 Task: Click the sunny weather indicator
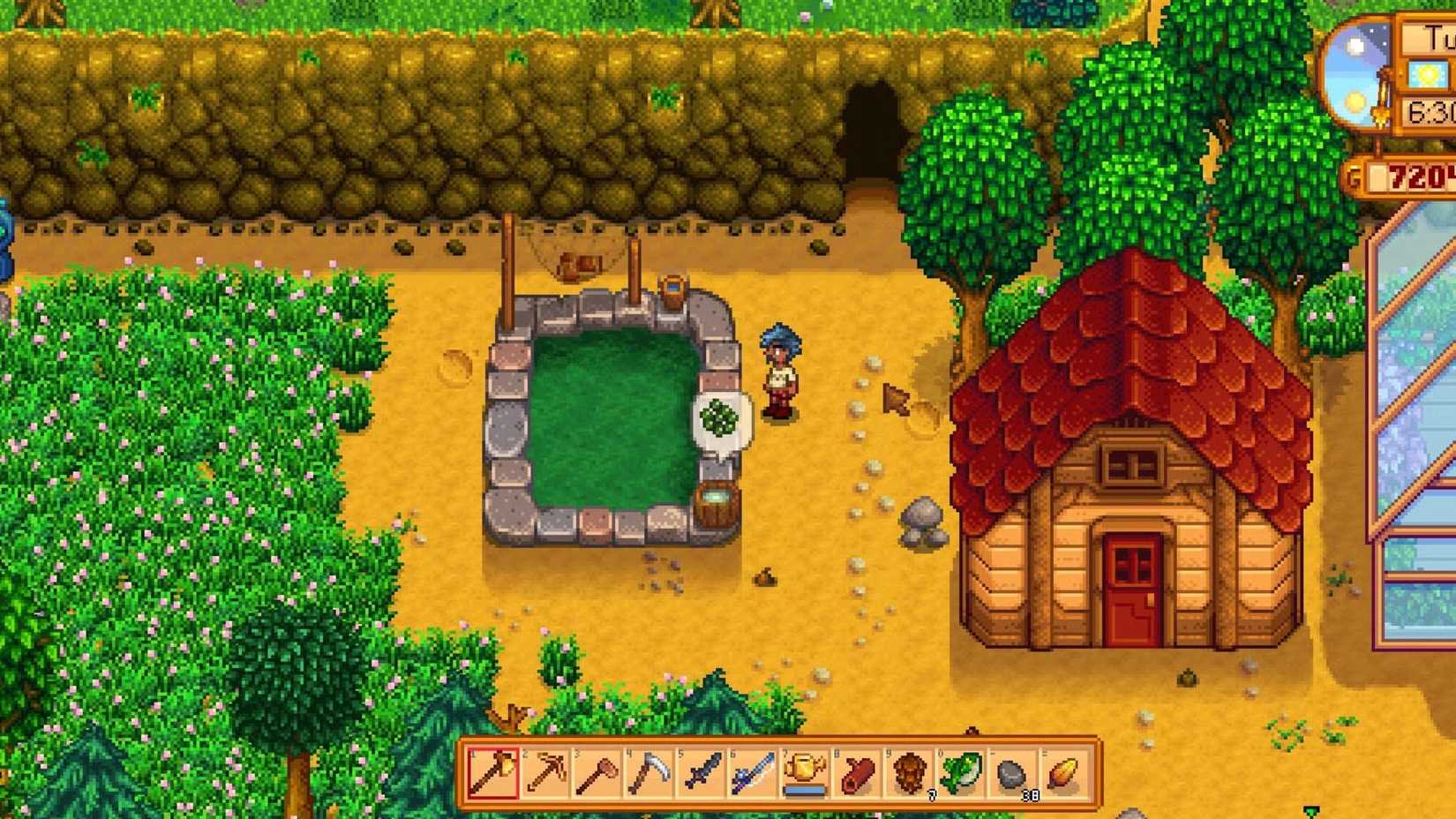(1429, 73)
